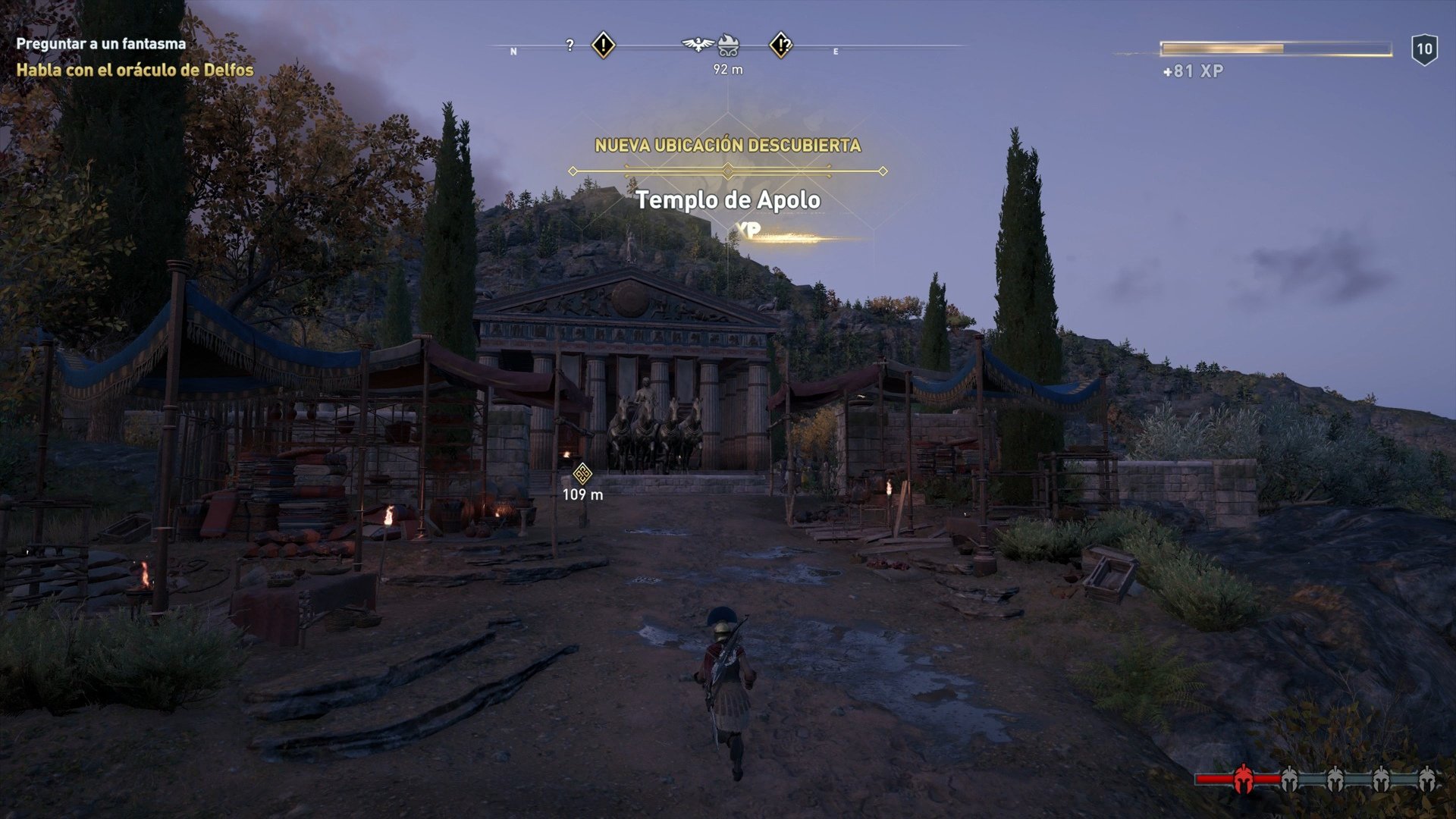Select the 'Templo de Apolo' location label
The height and width of the screenshot is (819, 1456).
729,202
